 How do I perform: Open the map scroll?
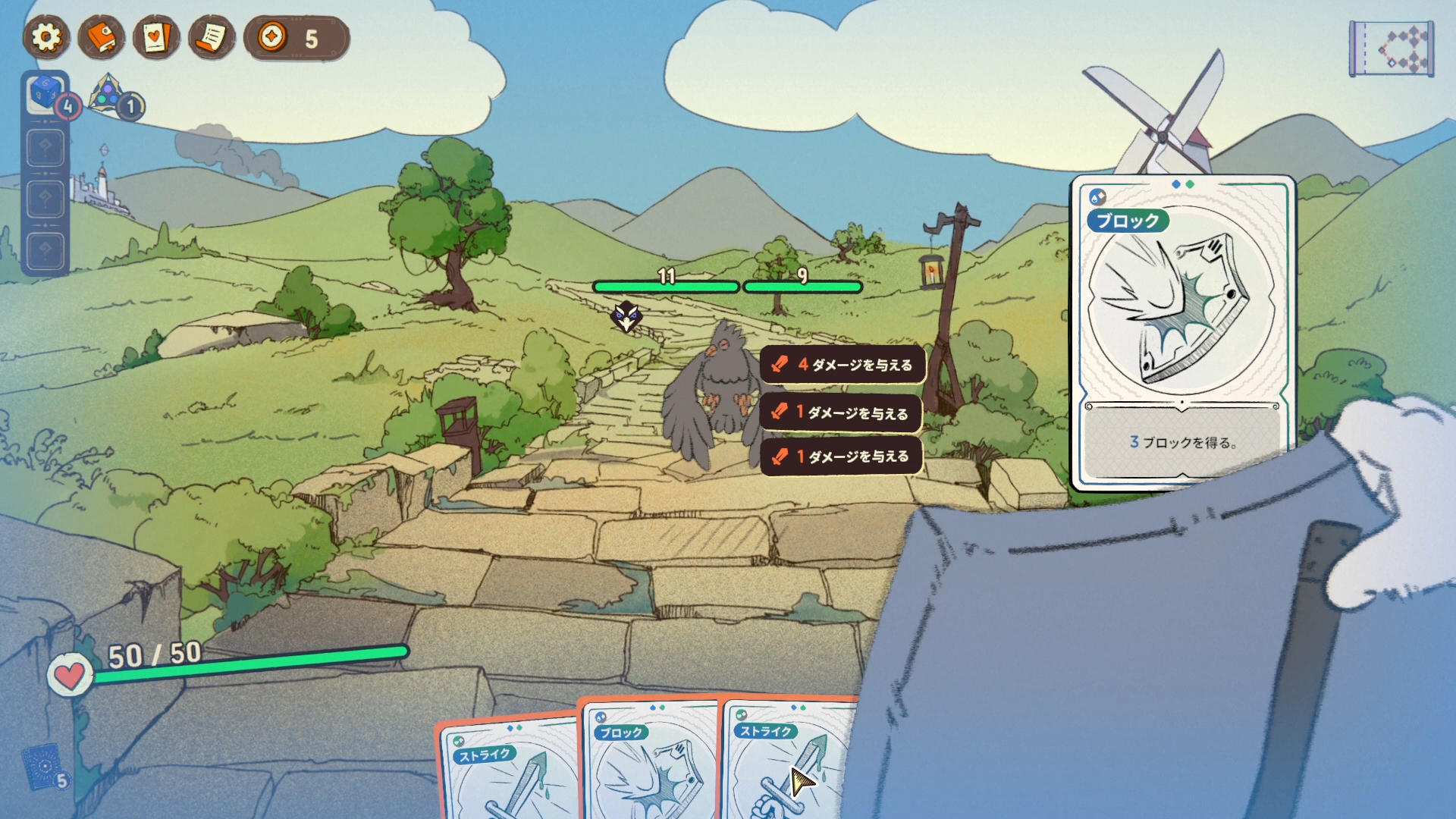point(1391,49)
